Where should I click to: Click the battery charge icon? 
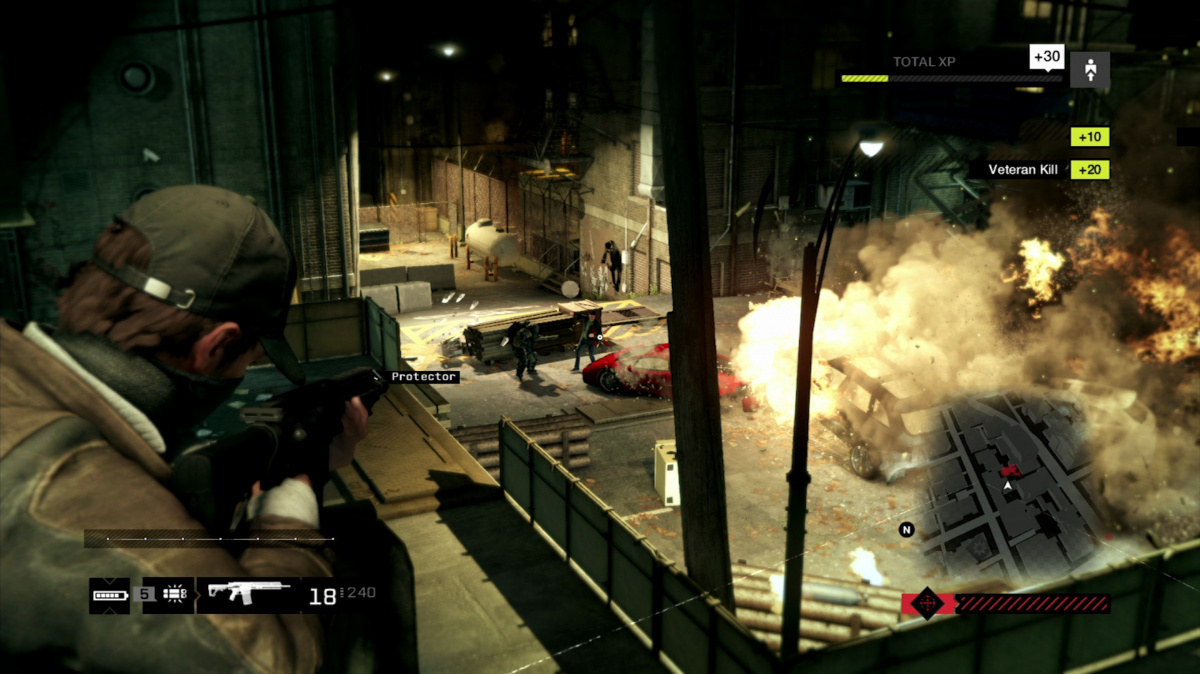[109, 595]
